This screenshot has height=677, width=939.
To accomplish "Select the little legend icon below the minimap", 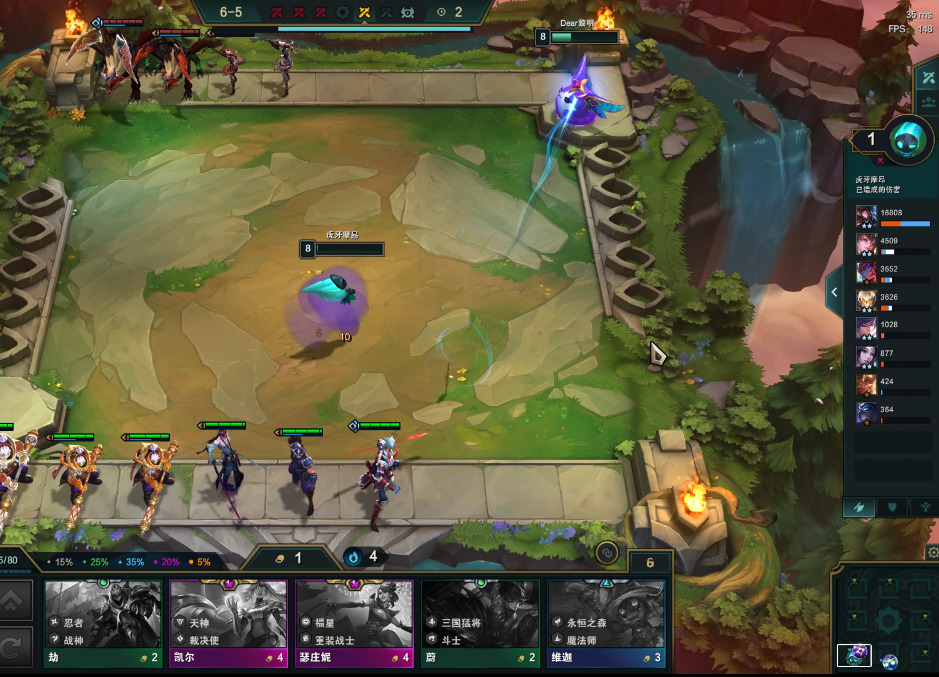I will 857,656.
